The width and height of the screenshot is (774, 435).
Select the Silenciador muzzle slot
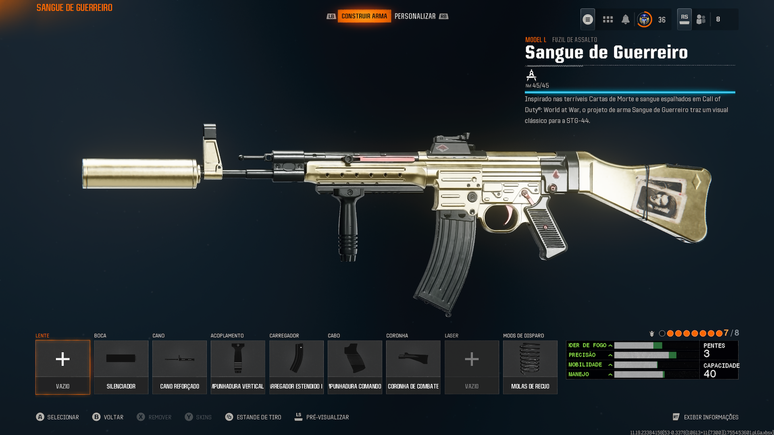(121, 366)
